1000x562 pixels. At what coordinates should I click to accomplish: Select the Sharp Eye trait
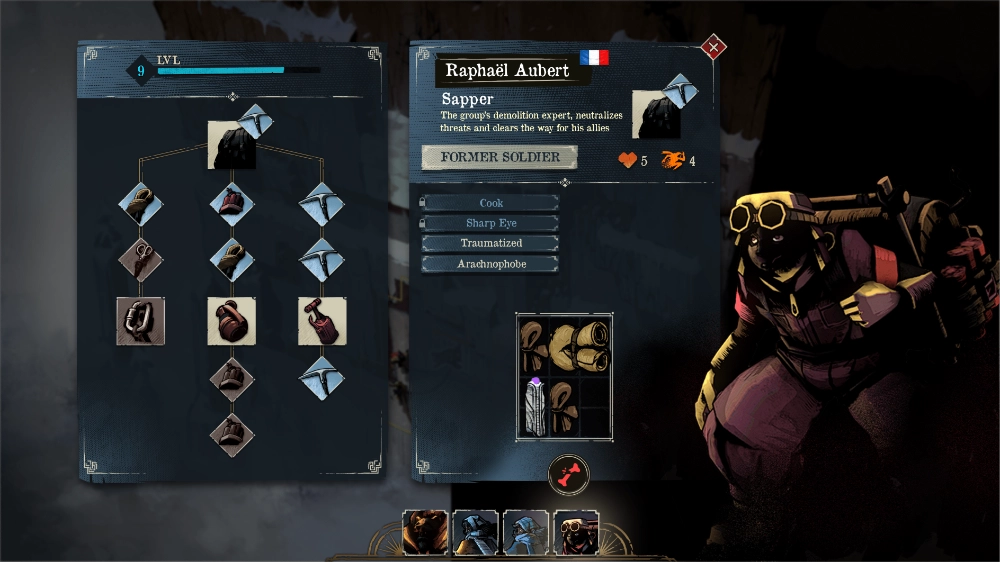(x=490, y=223)
